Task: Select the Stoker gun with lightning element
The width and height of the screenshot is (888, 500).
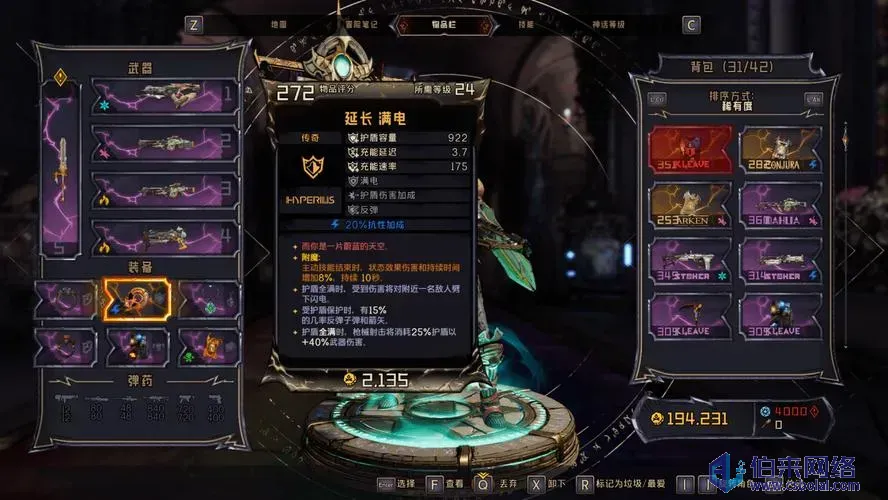Action: pyautogui.click(x=780, y=260)
